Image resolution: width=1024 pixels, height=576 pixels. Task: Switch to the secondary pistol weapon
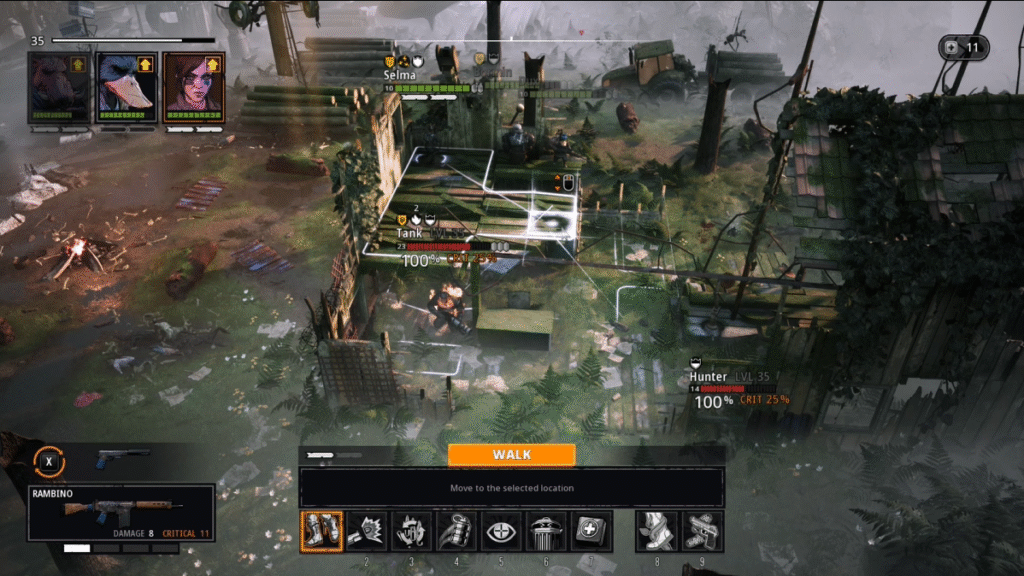coord(123,458)
